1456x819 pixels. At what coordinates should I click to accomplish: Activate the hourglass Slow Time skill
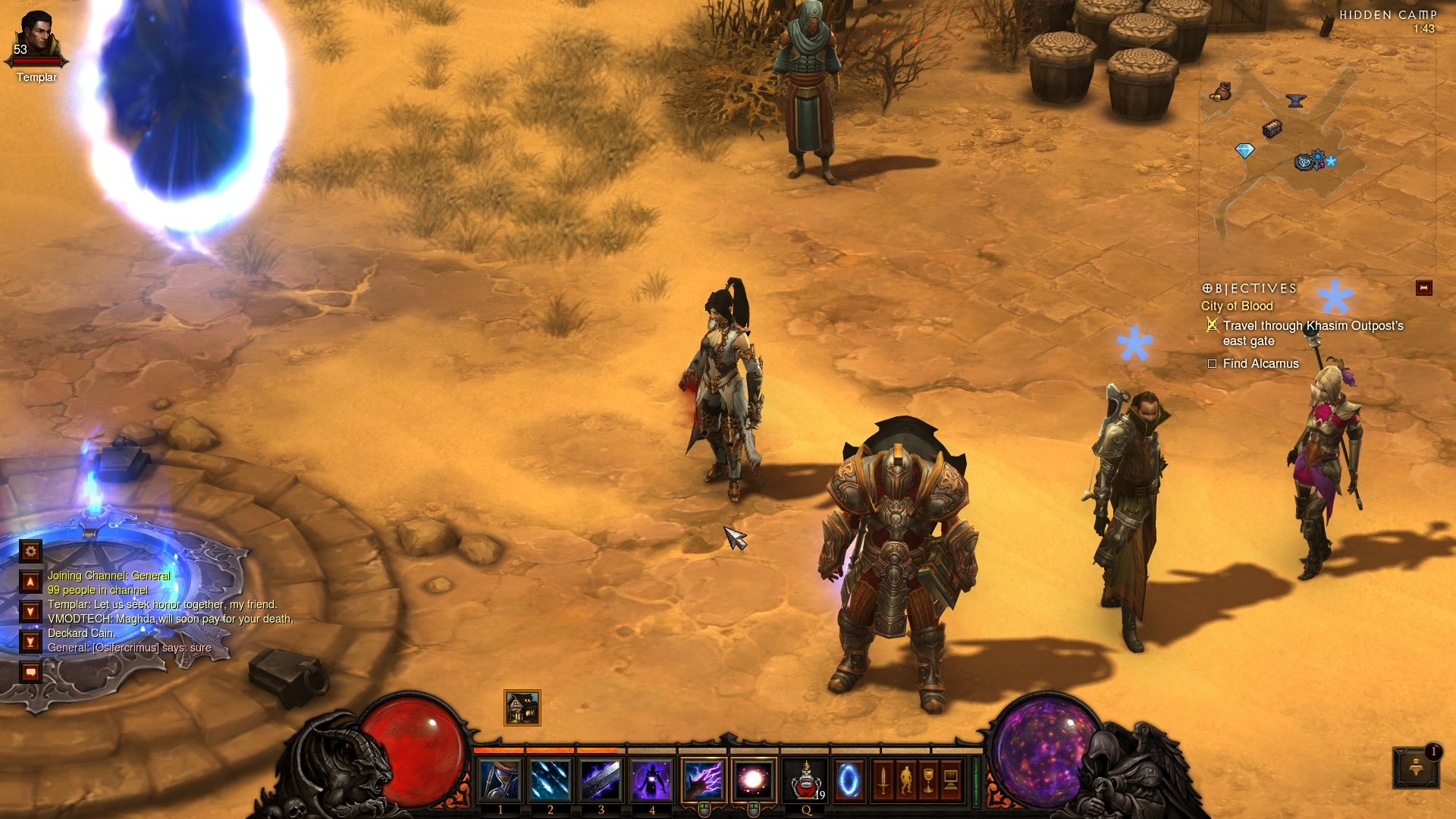[x=500, y=780]
